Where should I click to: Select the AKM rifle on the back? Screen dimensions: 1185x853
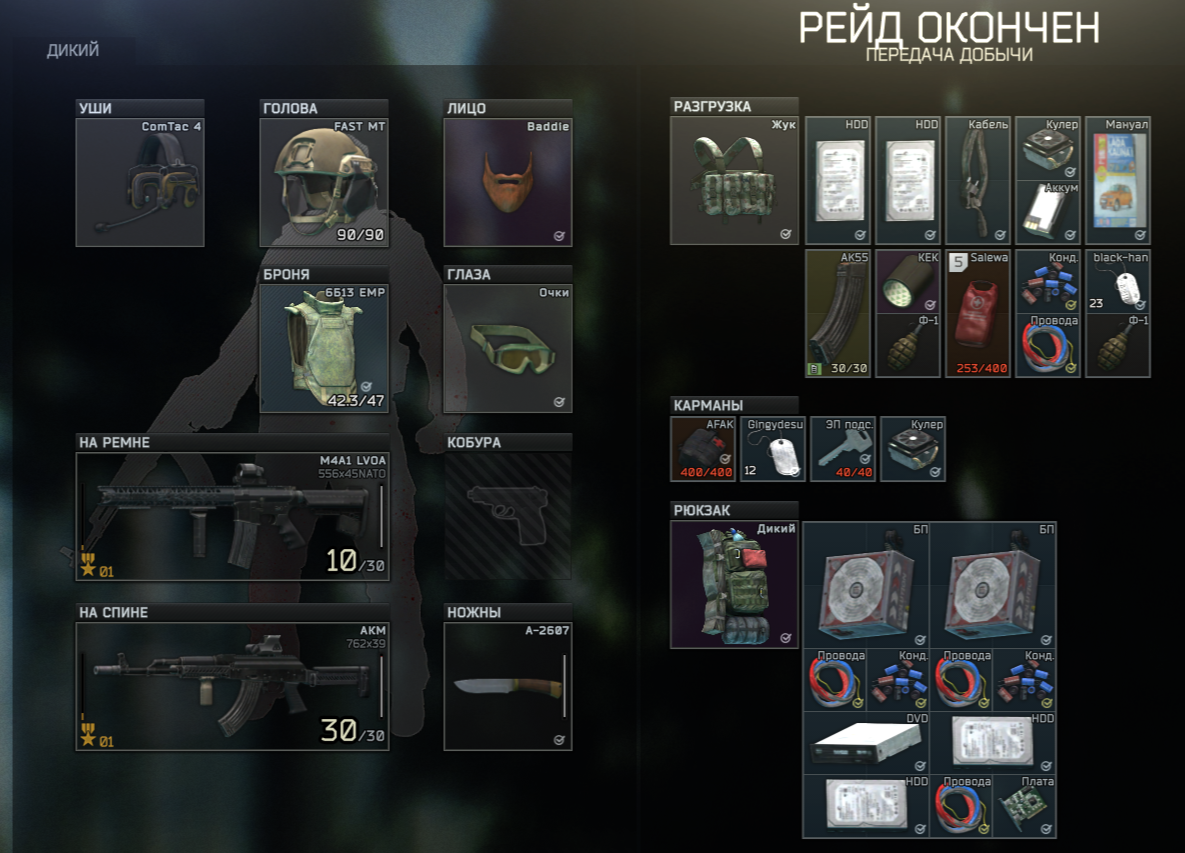[232, 686]
